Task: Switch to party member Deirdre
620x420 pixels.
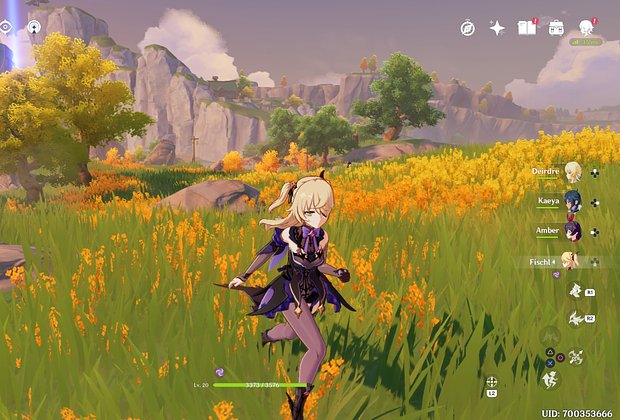Action: pyautogui.click(x=572, y=171)
